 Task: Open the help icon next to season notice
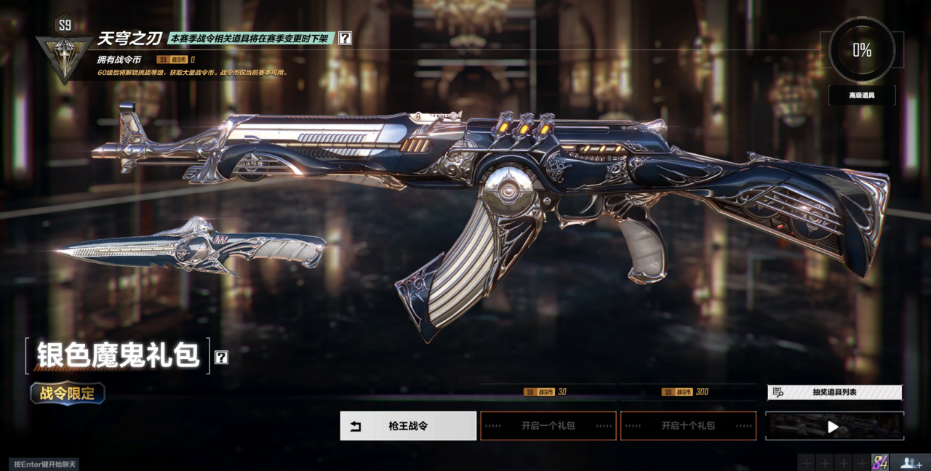pos(345,38)
